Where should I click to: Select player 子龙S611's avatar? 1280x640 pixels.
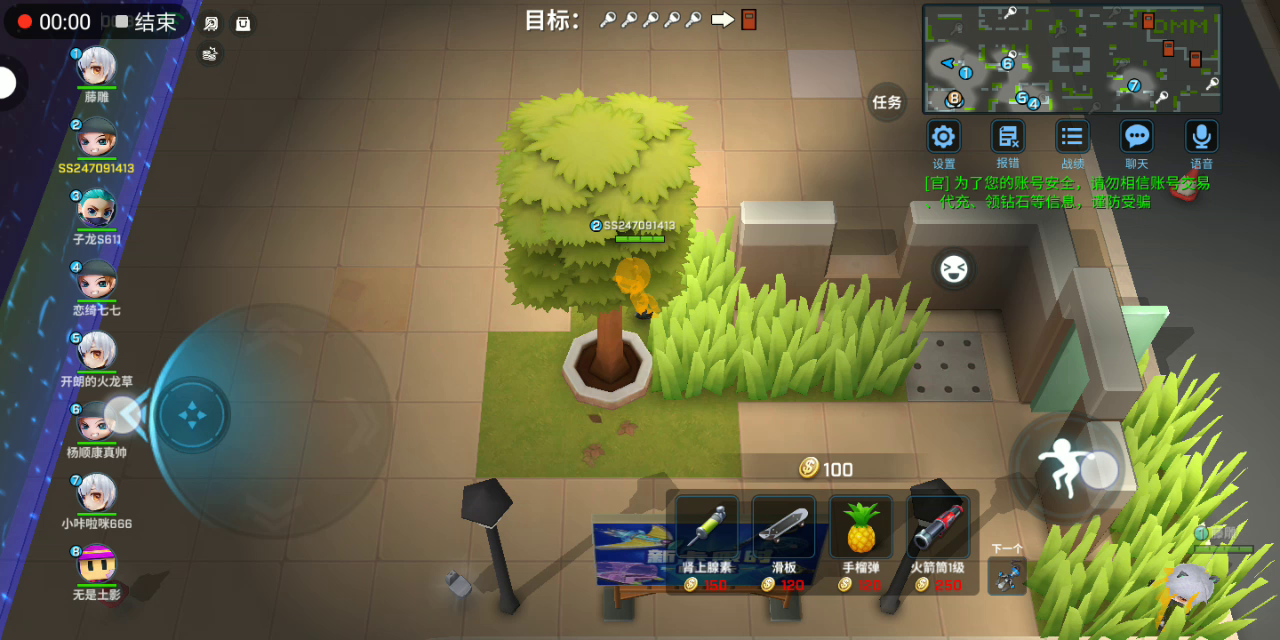point(97,209)
